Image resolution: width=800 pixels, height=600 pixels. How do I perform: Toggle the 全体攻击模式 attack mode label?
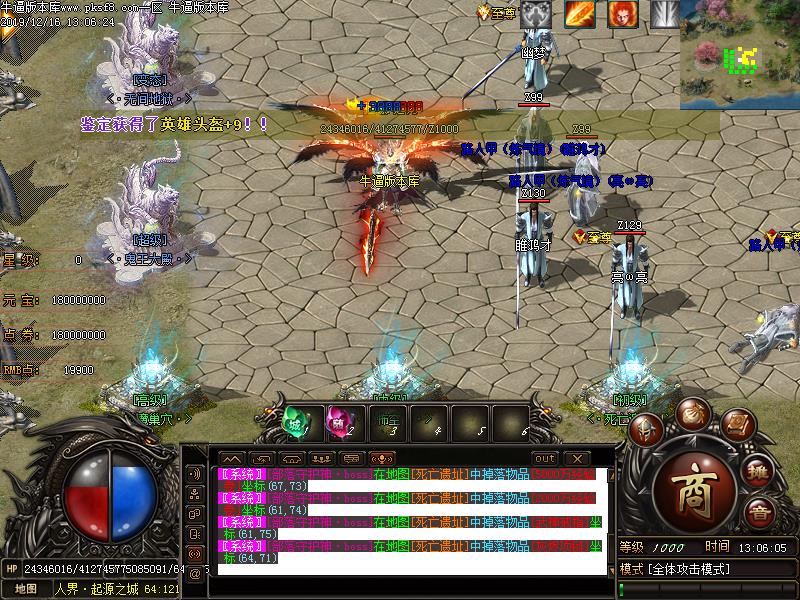tap(690, 569)
